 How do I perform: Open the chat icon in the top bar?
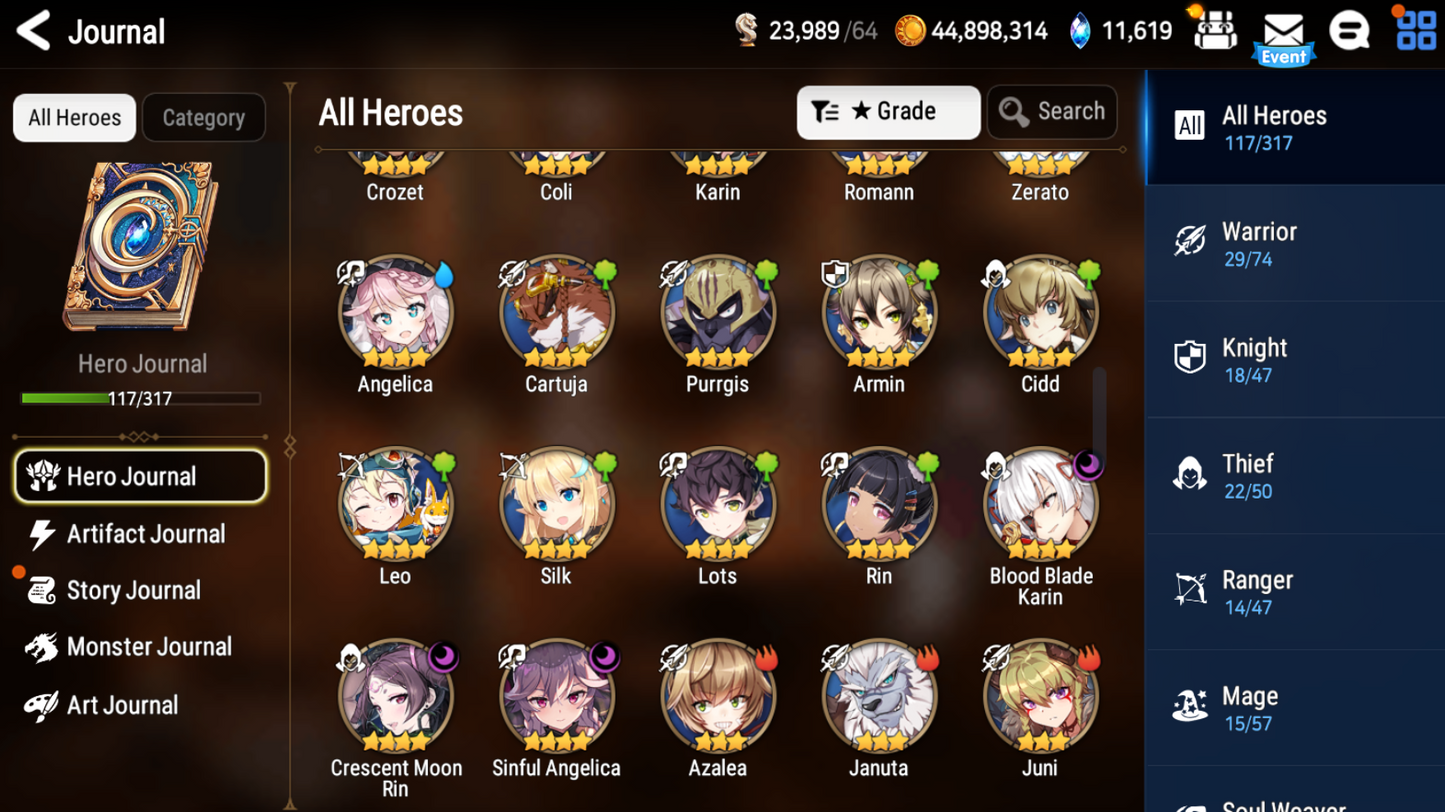(x=1350, y=30)
